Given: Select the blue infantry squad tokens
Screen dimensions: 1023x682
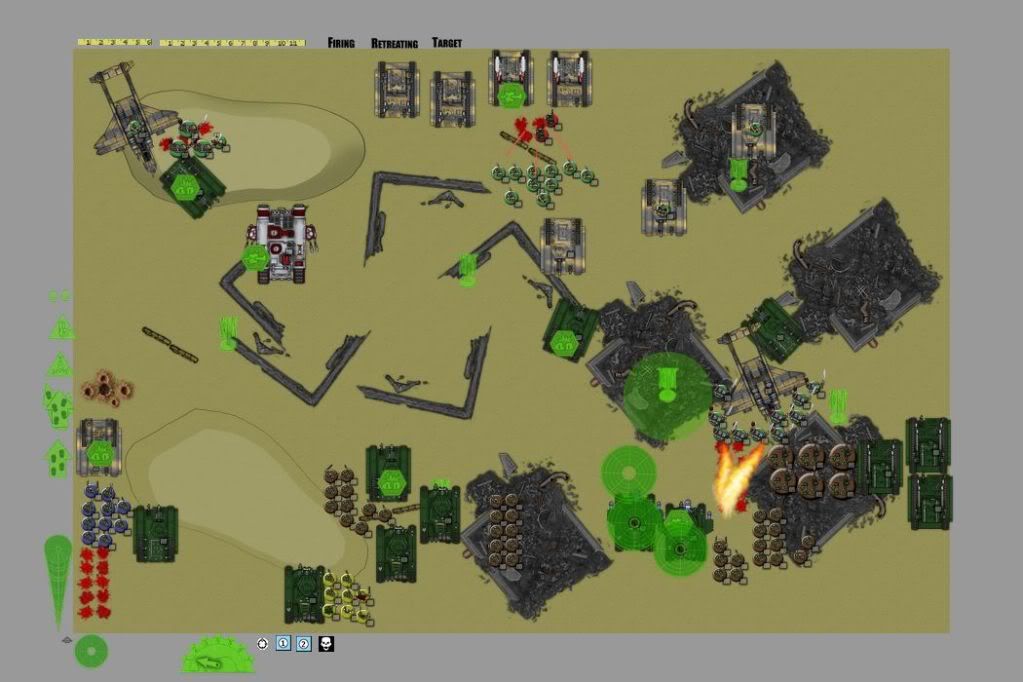Looking at the screenshot, I should tap(104, 514).
